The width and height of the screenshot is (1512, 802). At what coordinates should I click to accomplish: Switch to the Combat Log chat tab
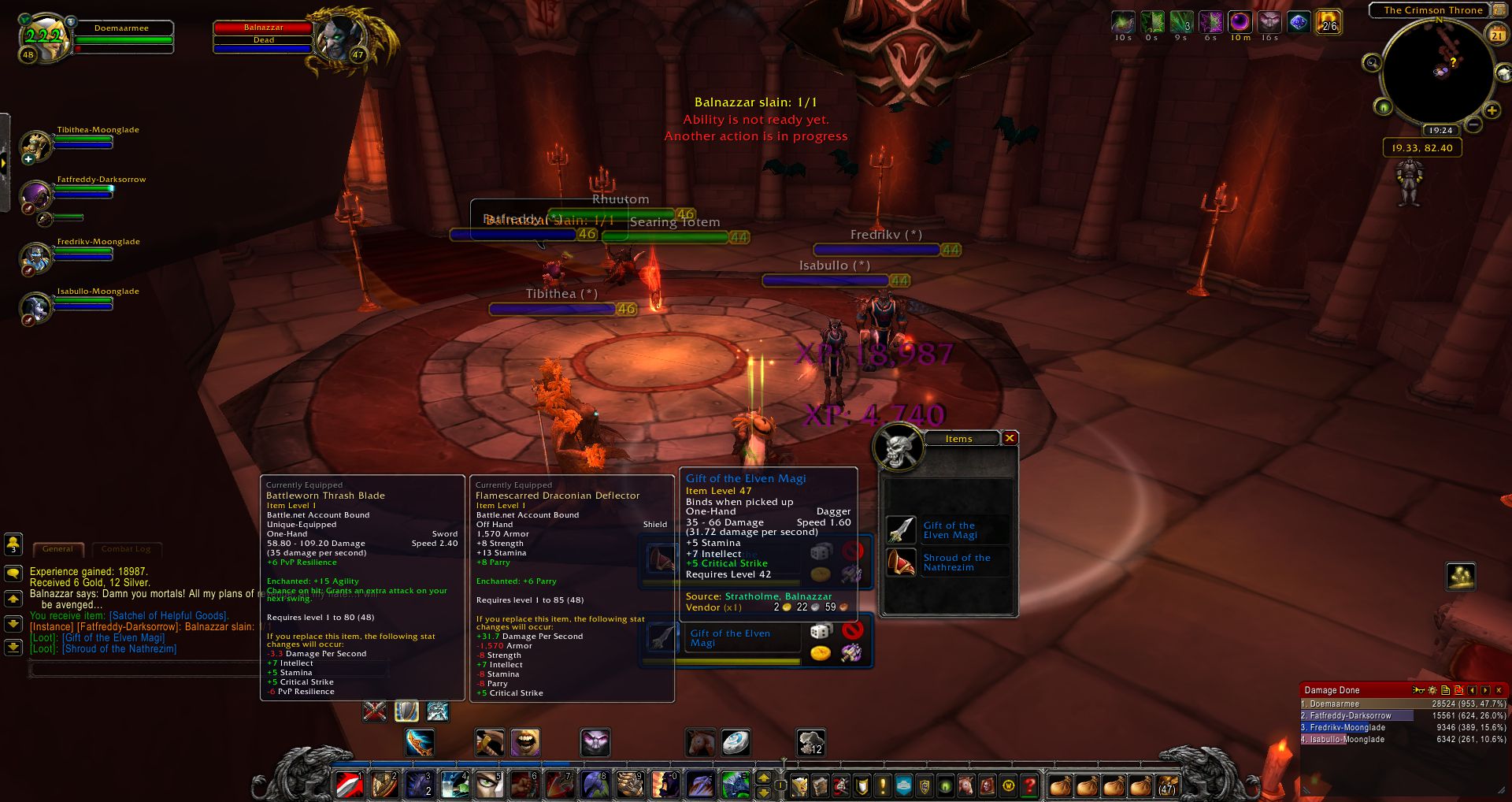126,549
